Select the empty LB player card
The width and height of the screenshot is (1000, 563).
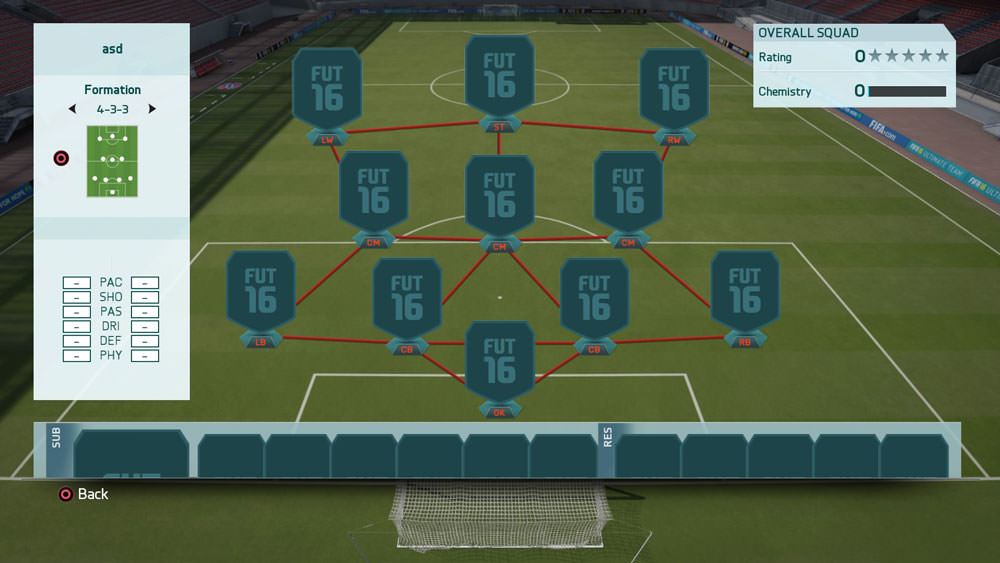coord(260,290)
